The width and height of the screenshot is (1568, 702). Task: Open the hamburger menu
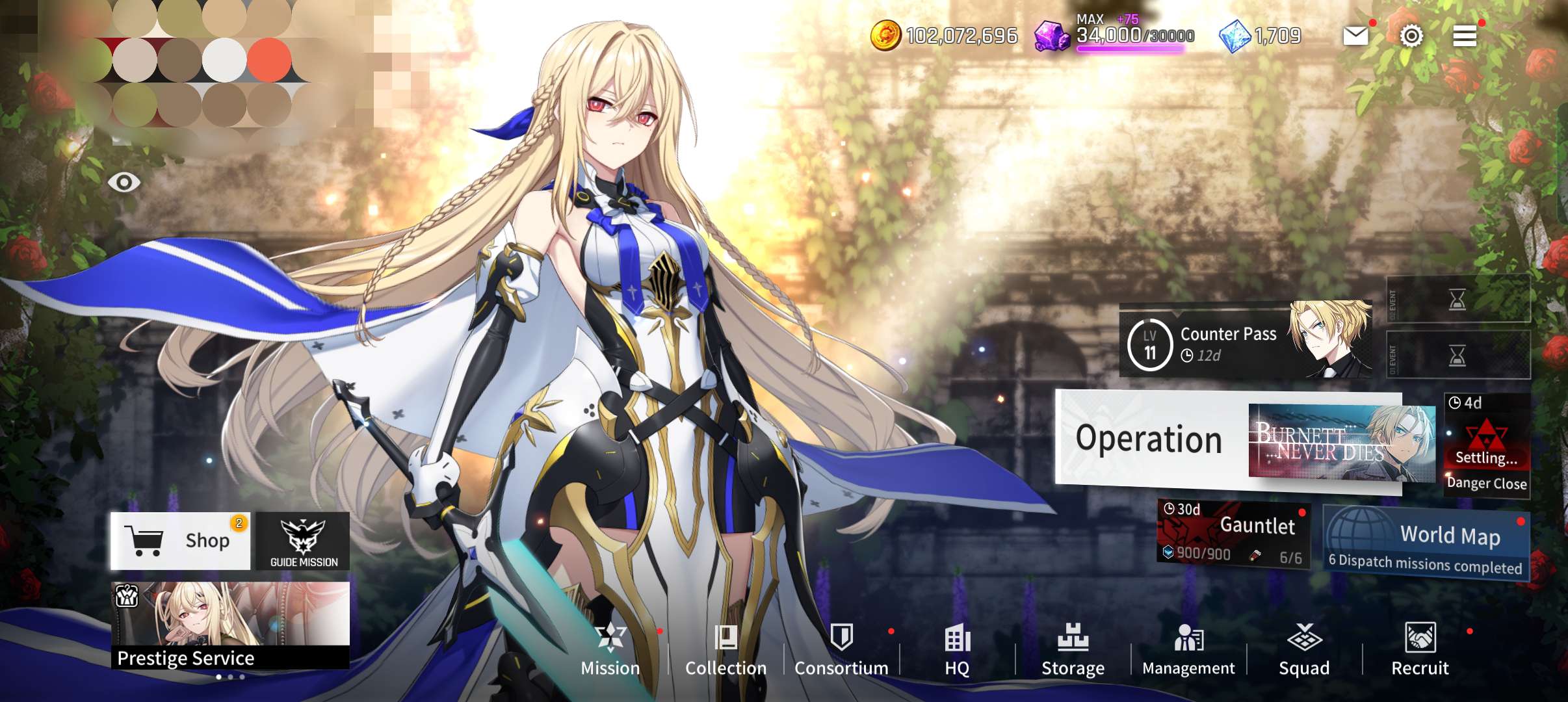[x=1465, y=36]
